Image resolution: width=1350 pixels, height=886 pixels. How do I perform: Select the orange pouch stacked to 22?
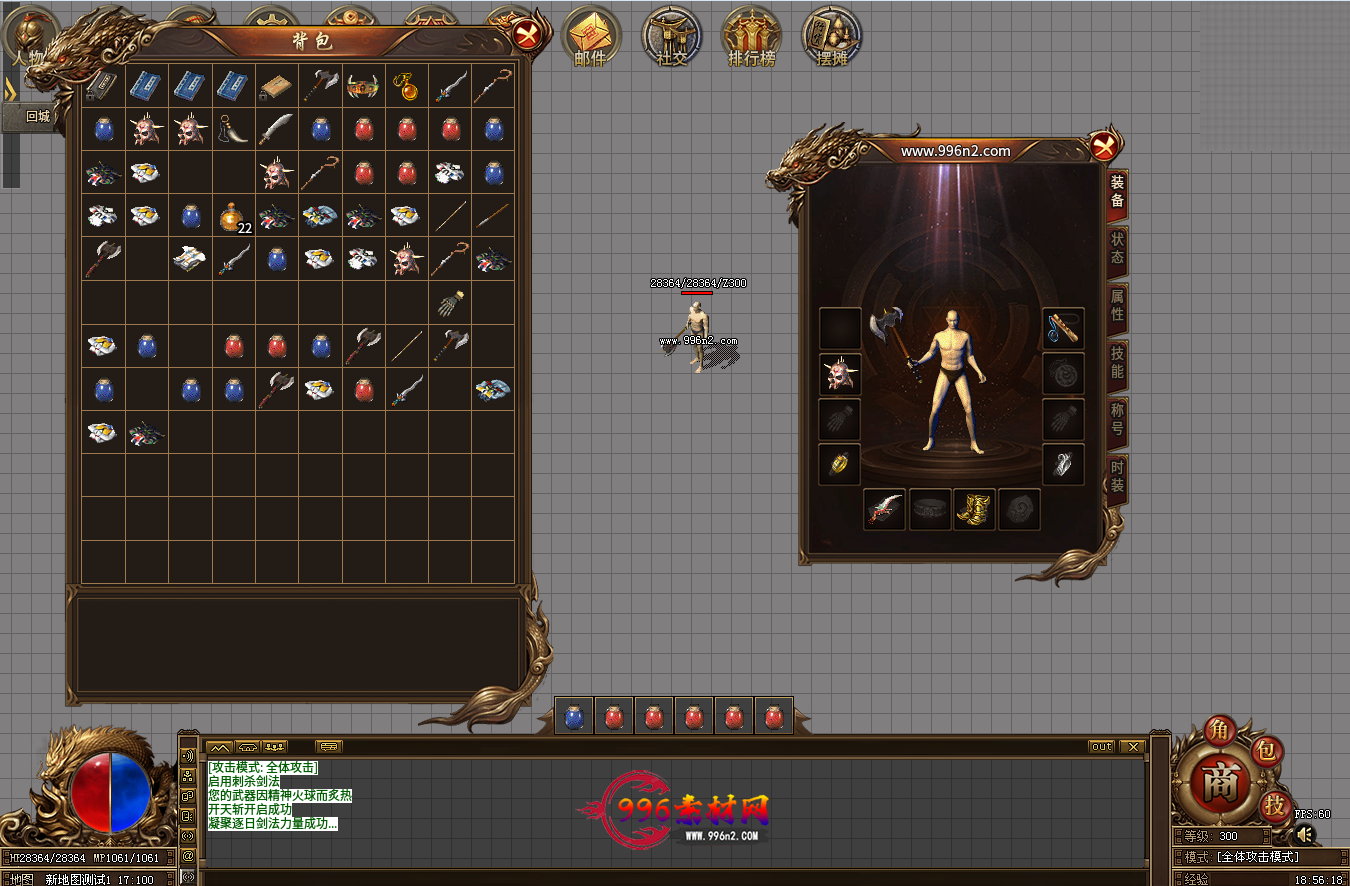(x=233, y=216)
